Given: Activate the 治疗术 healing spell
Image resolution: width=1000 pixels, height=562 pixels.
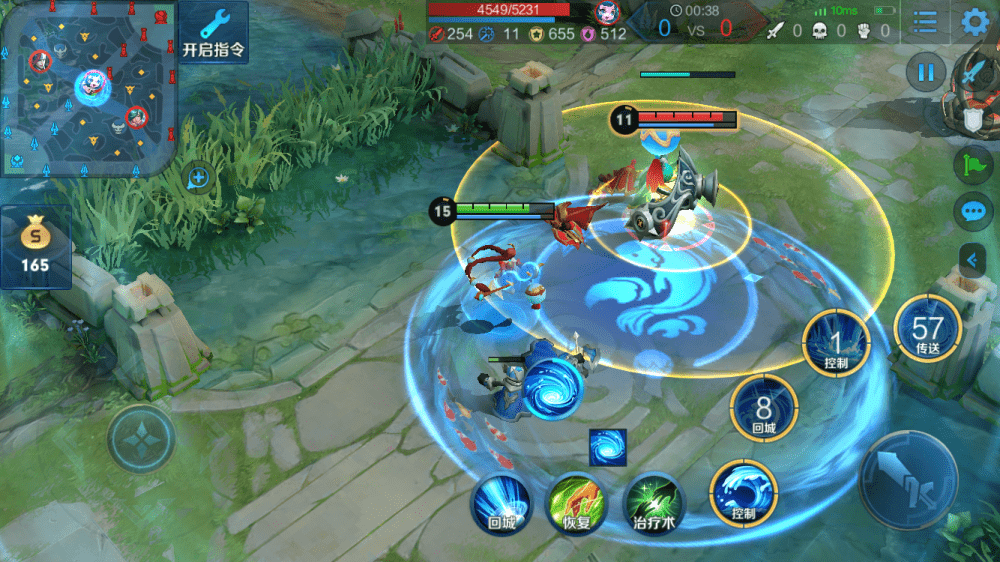Looking at the screenshot, I should (x=655, y=501).
